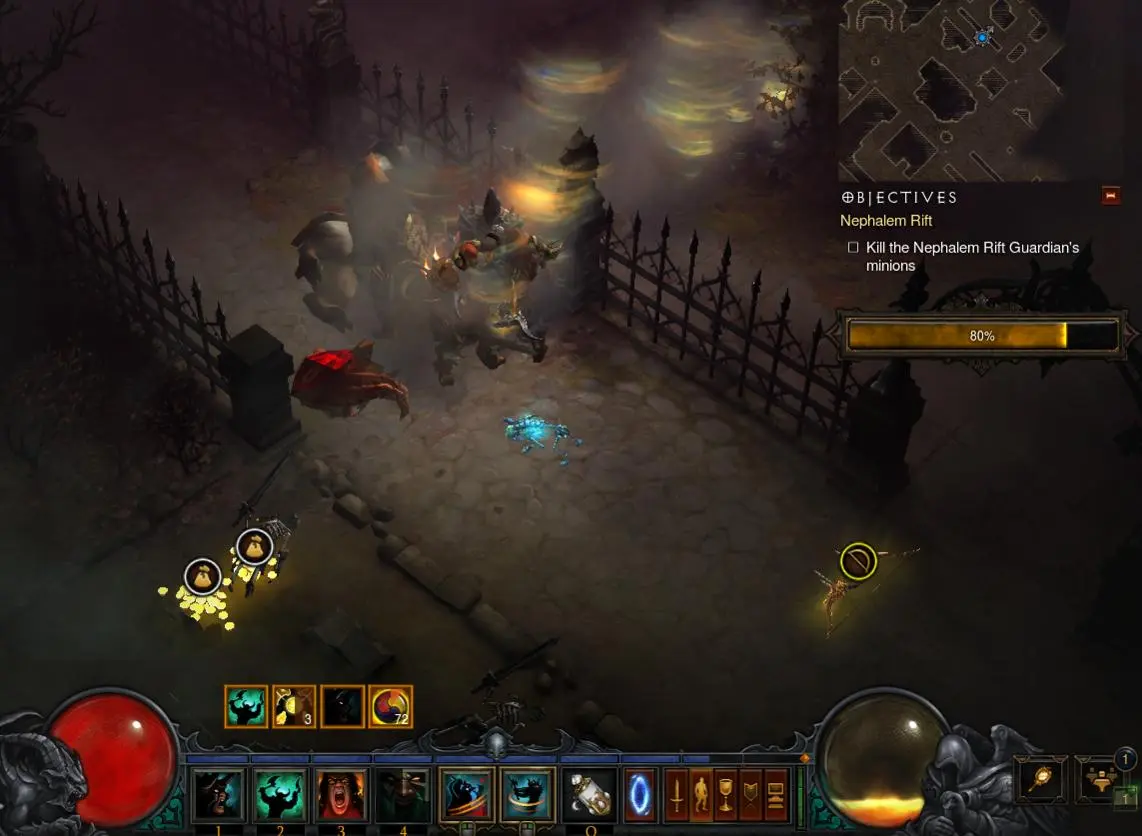This screenshot has width=1142, height=836.
Task: Open the blue Town Portal
Action: tap(640, 795)
